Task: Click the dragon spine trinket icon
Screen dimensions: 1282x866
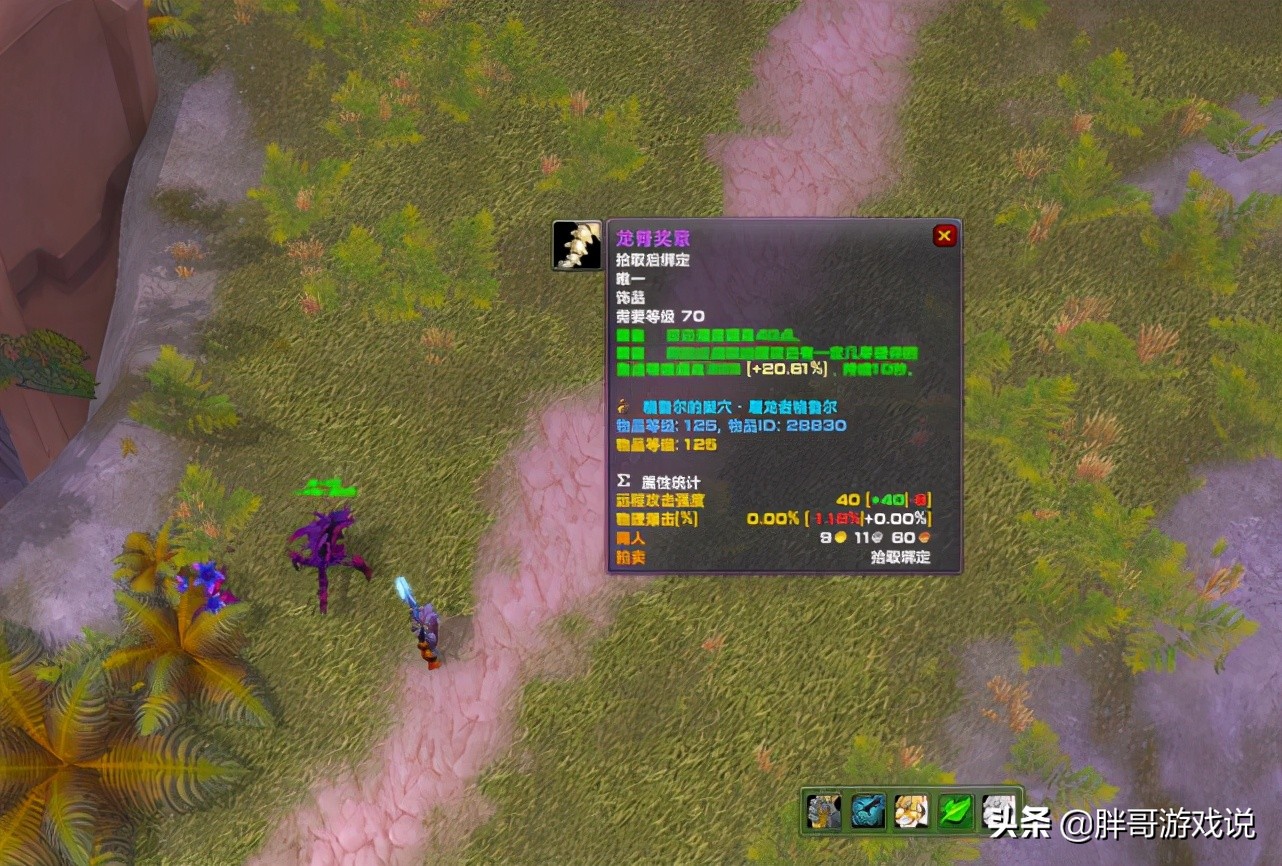Action: 577,246
